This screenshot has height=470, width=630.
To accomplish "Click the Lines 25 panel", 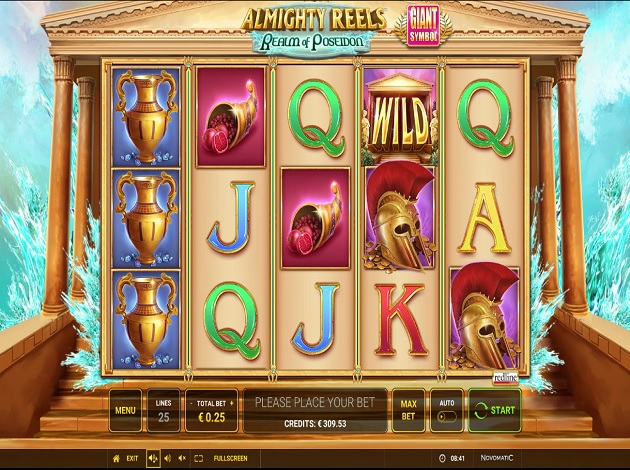I will tap(163, 410).
